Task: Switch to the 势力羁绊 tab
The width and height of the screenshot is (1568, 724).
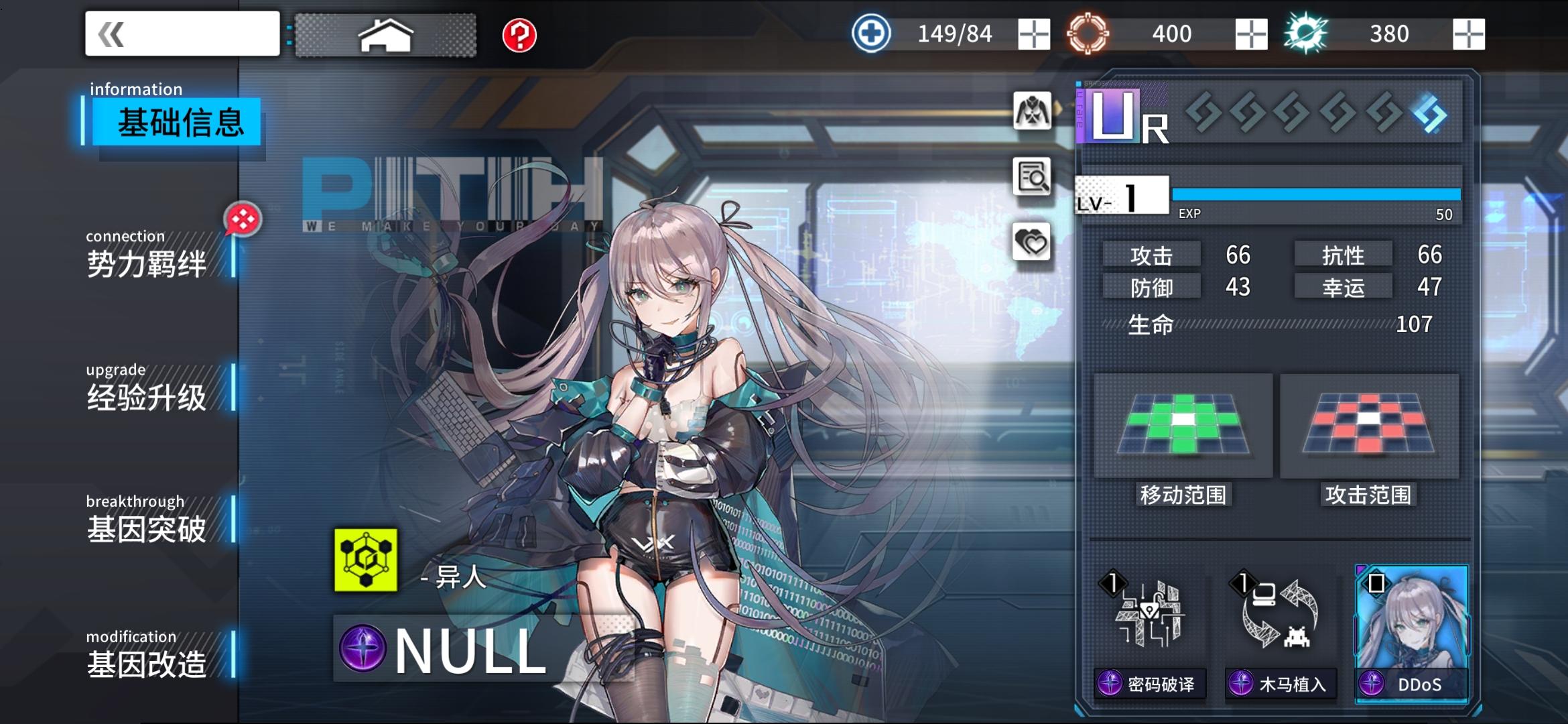Action: coord(146,261)
